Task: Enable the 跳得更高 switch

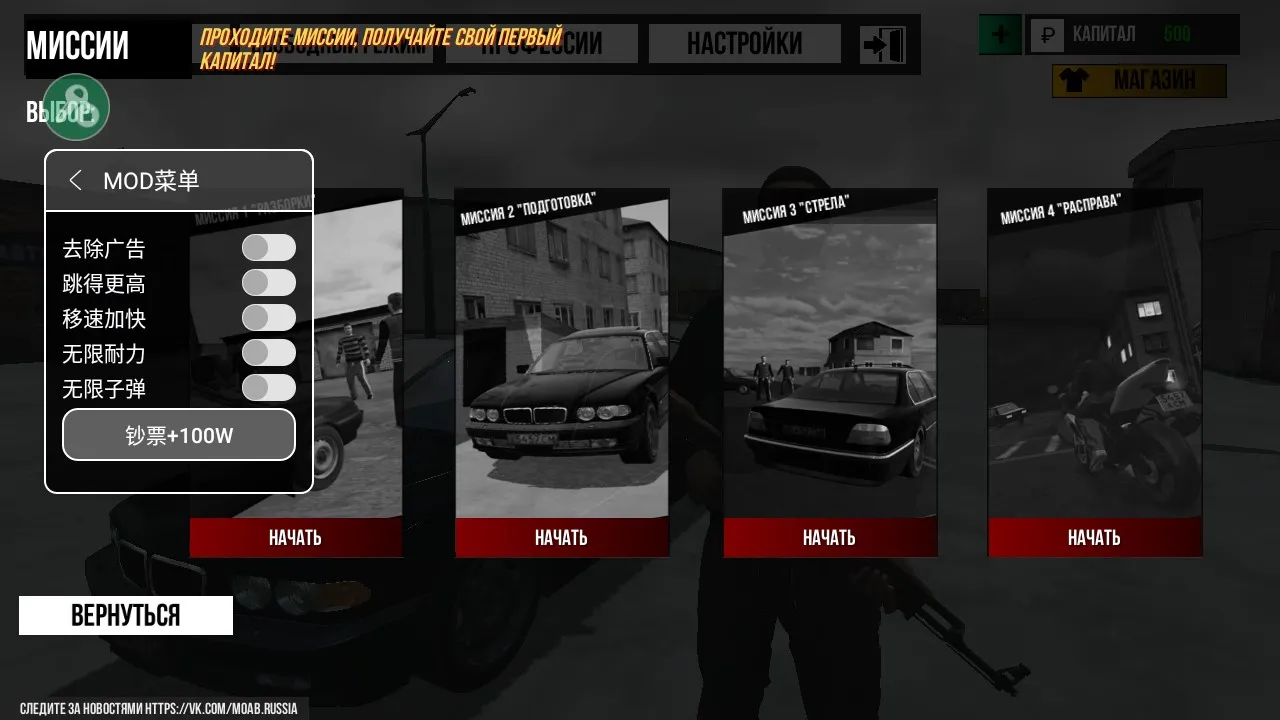Action: [269, 283]
